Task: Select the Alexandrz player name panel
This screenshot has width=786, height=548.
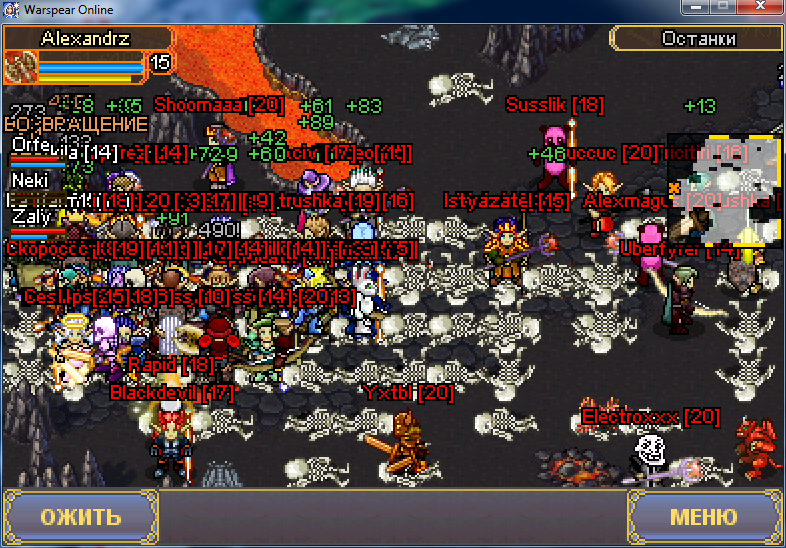Action: [x=88, y=38]
